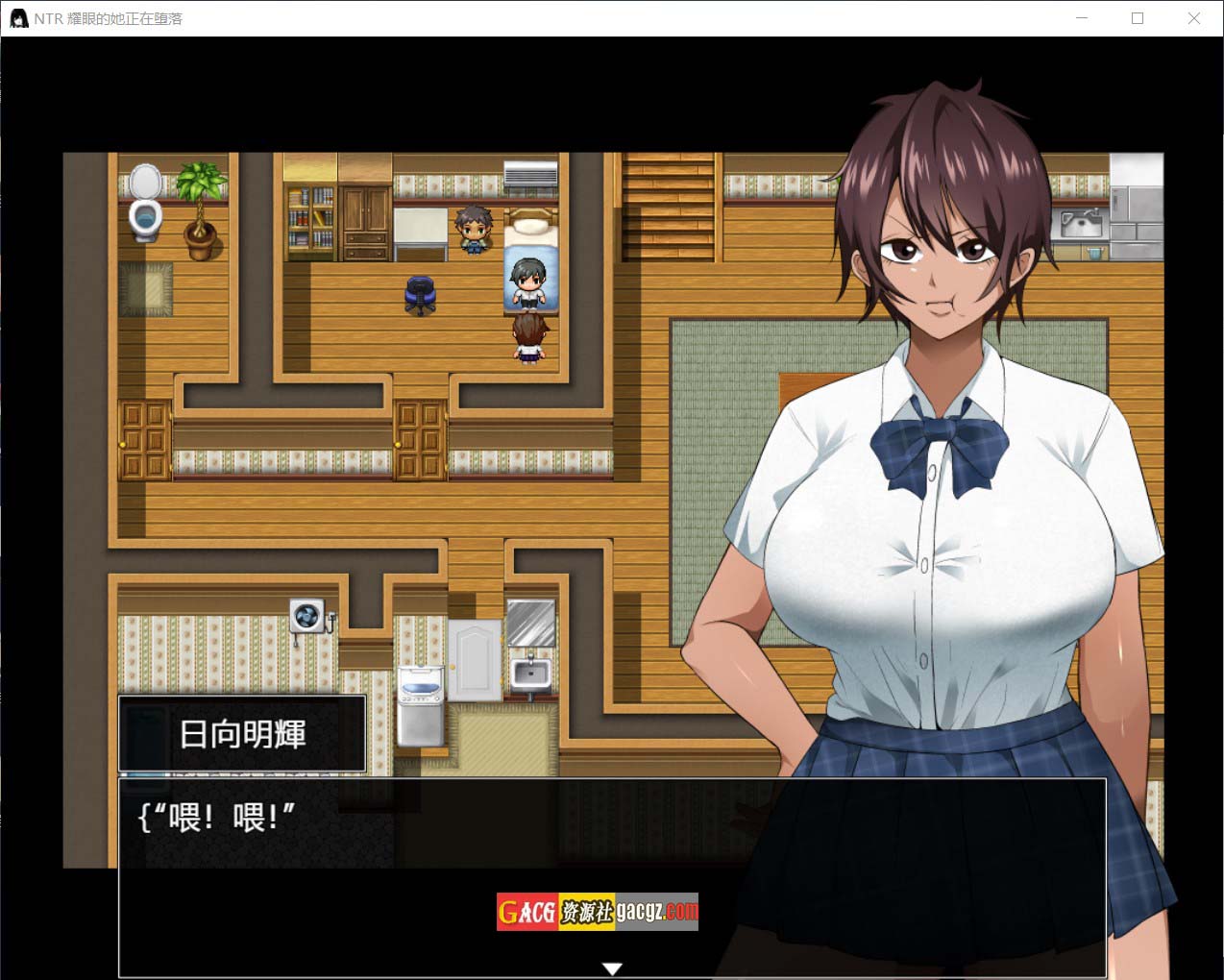This screenshot has height=980, width=1224.
Task: Close the game window
Action: tap(1193, 18)
